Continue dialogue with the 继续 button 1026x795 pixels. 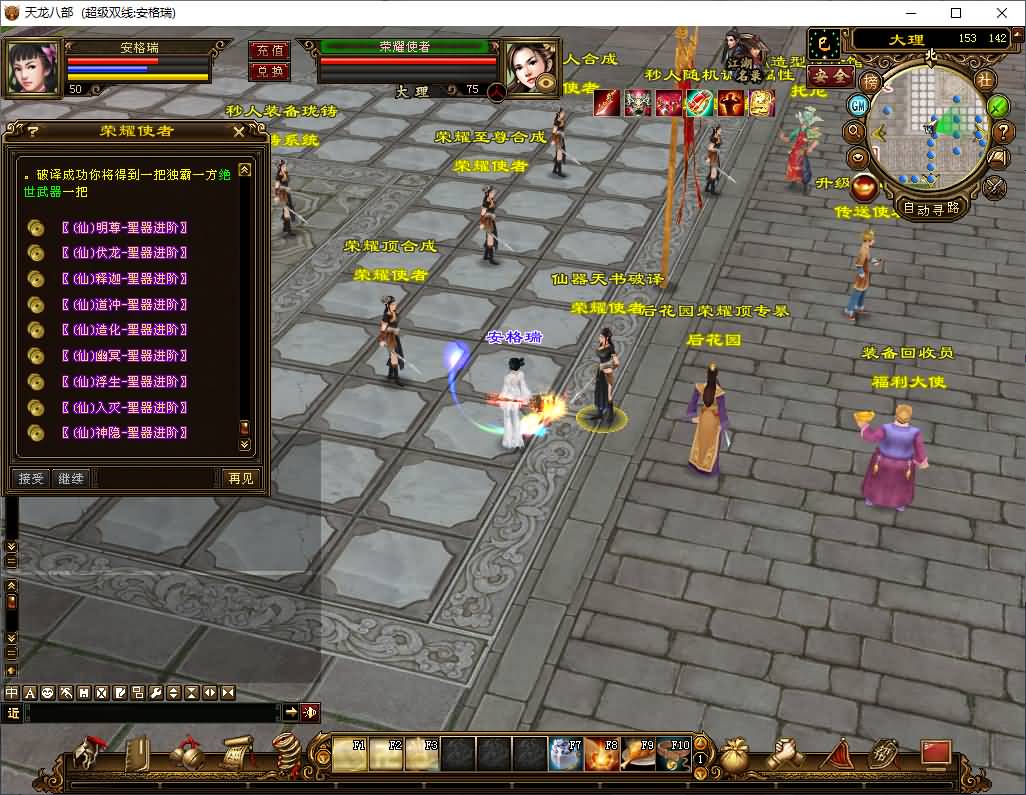pos(71,479)
